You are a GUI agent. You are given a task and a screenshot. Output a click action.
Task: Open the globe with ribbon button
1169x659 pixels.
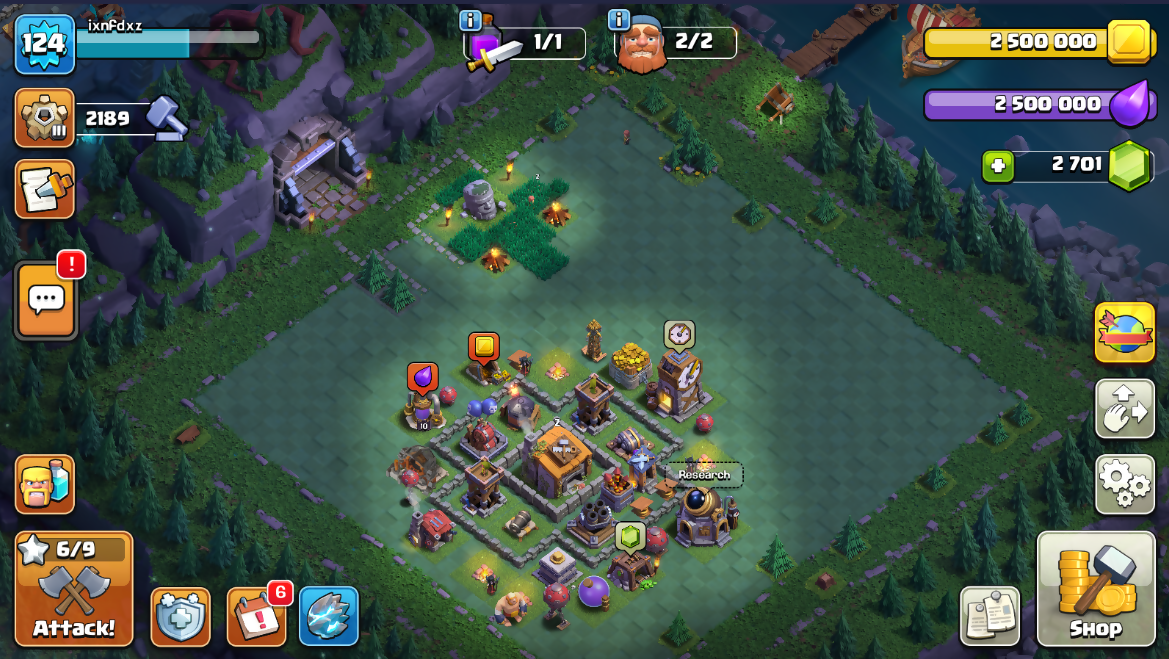click(x=1125, y=332)
